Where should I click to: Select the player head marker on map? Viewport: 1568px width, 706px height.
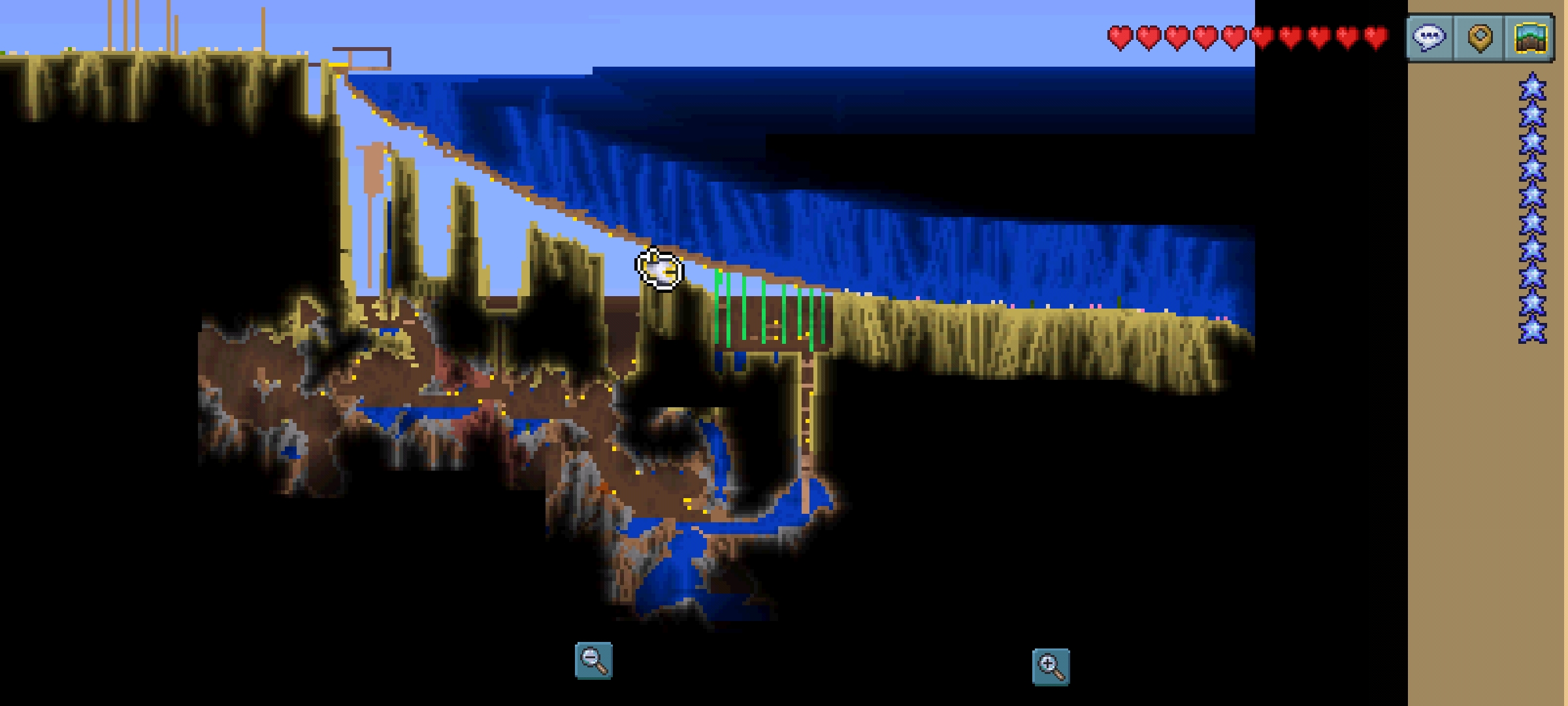pyautogui.click(x=659, y=269)
